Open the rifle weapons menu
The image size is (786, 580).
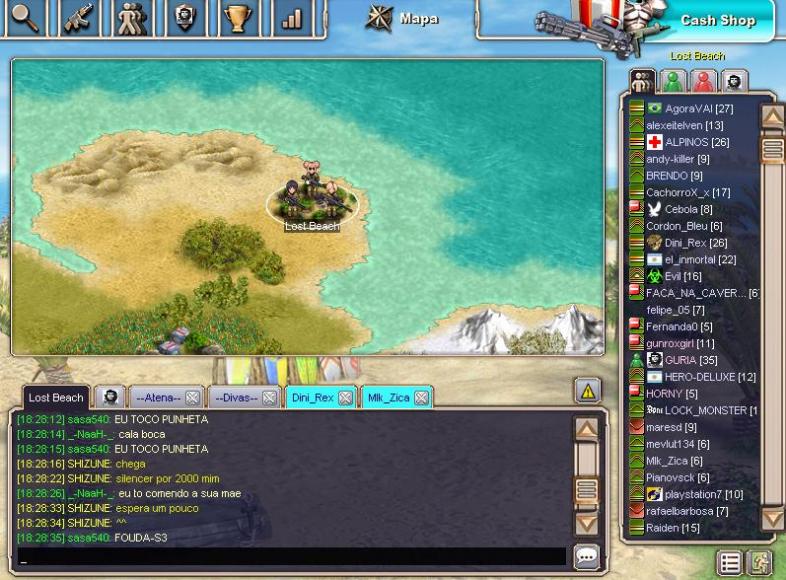(x=80, y=19)
